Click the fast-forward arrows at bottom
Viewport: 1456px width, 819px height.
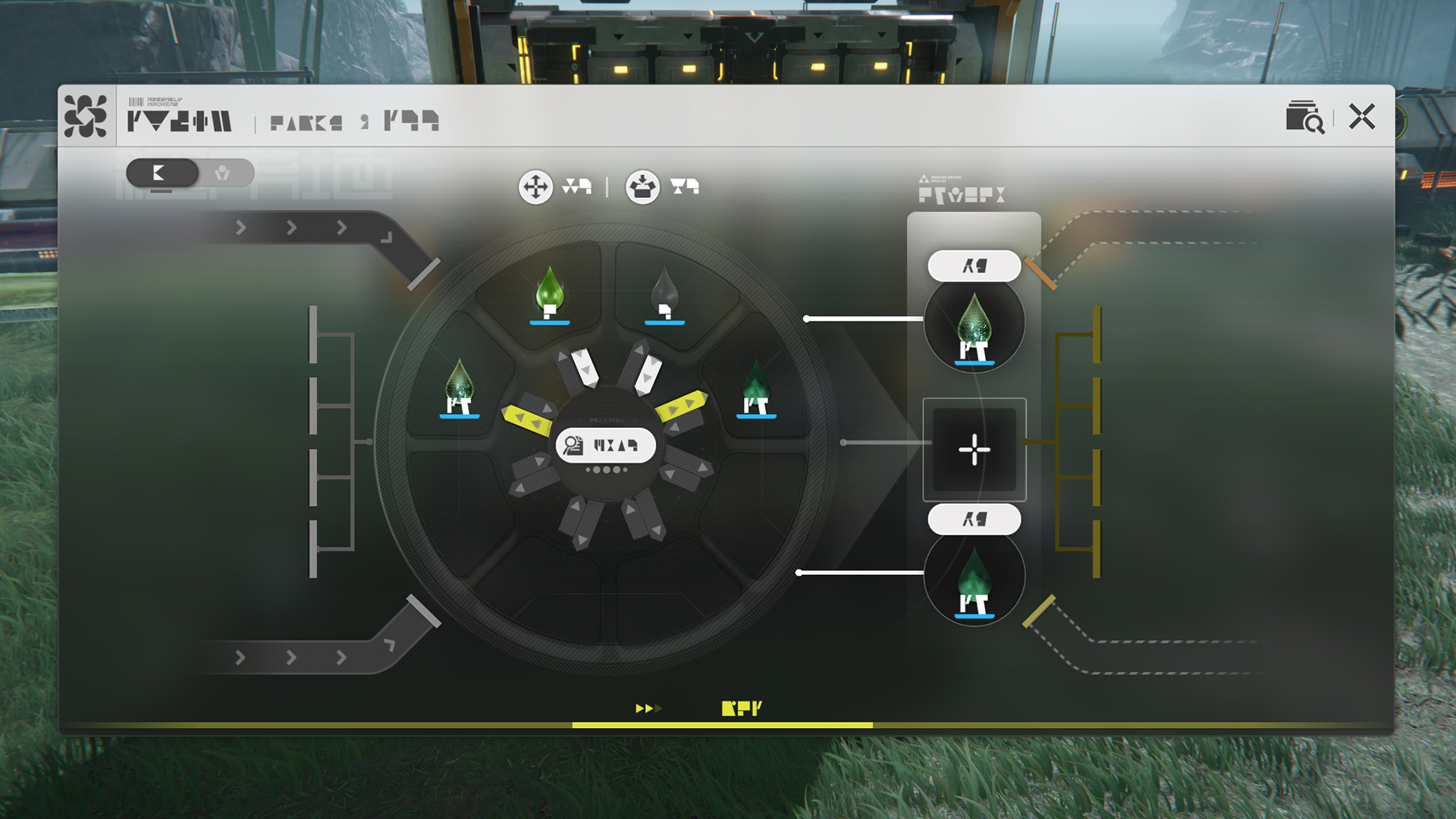pyautogui.click(x=648, y=708)
